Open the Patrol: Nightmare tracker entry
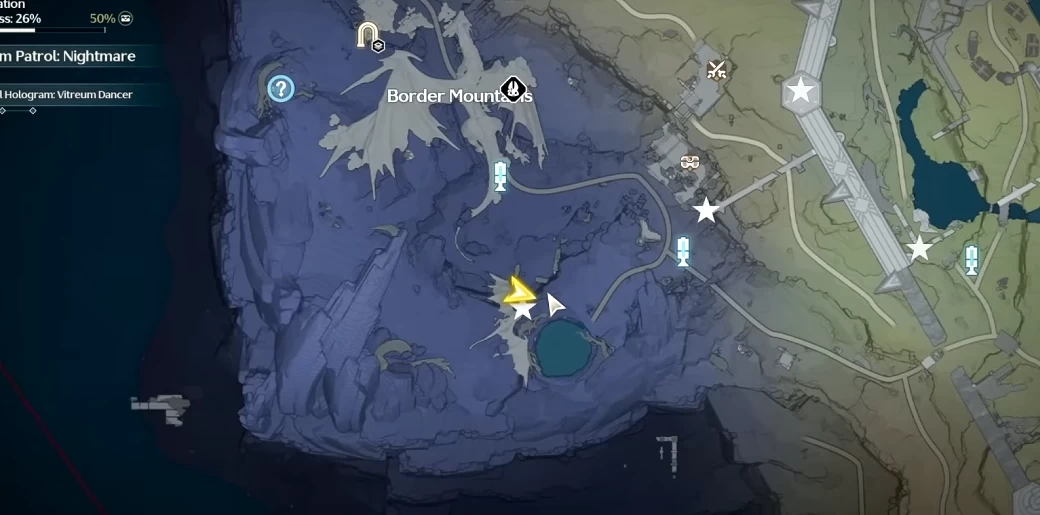 pyautogui.click(x=68, y=56)
